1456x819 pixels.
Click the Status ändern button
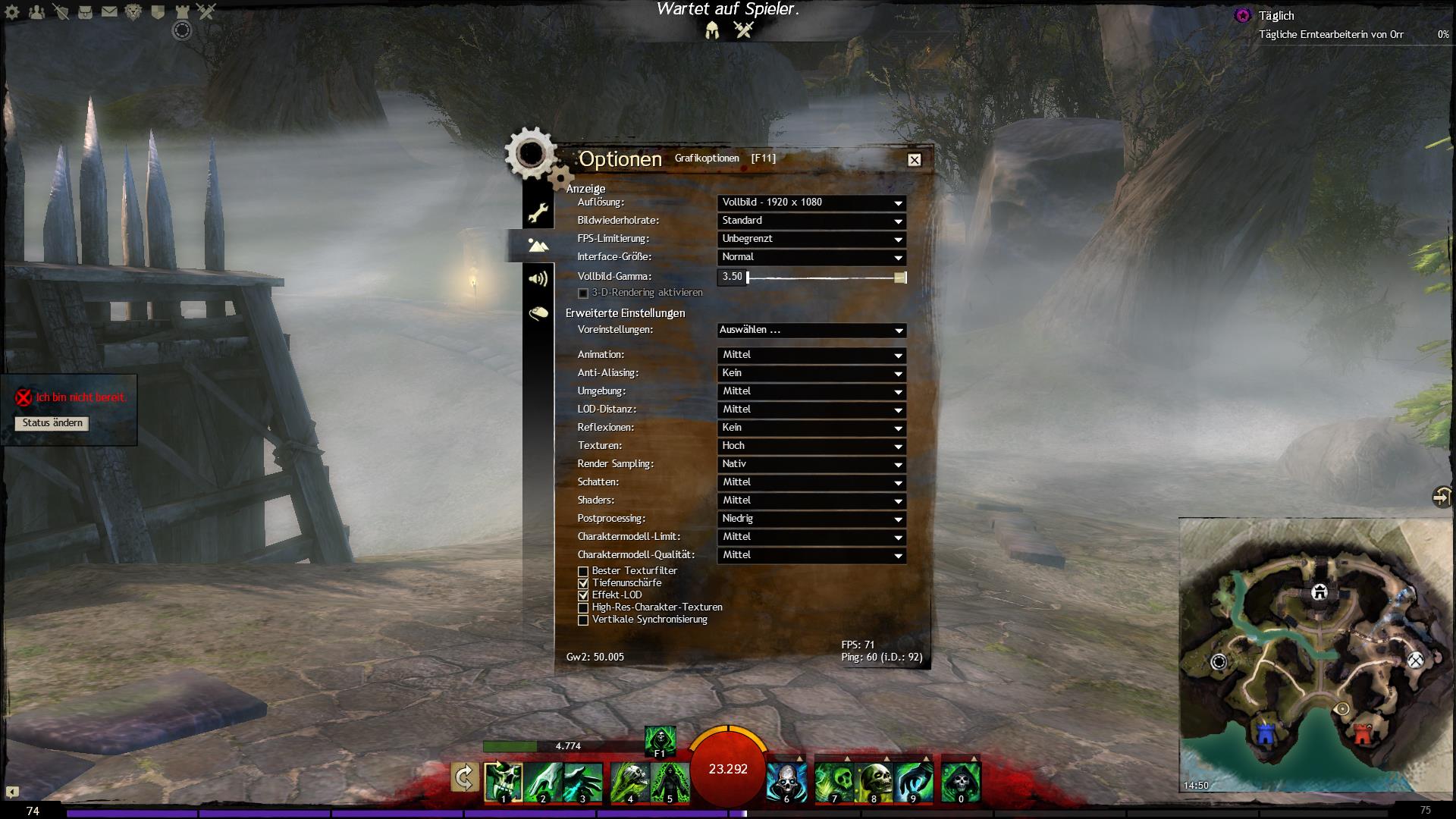[52, 423]
